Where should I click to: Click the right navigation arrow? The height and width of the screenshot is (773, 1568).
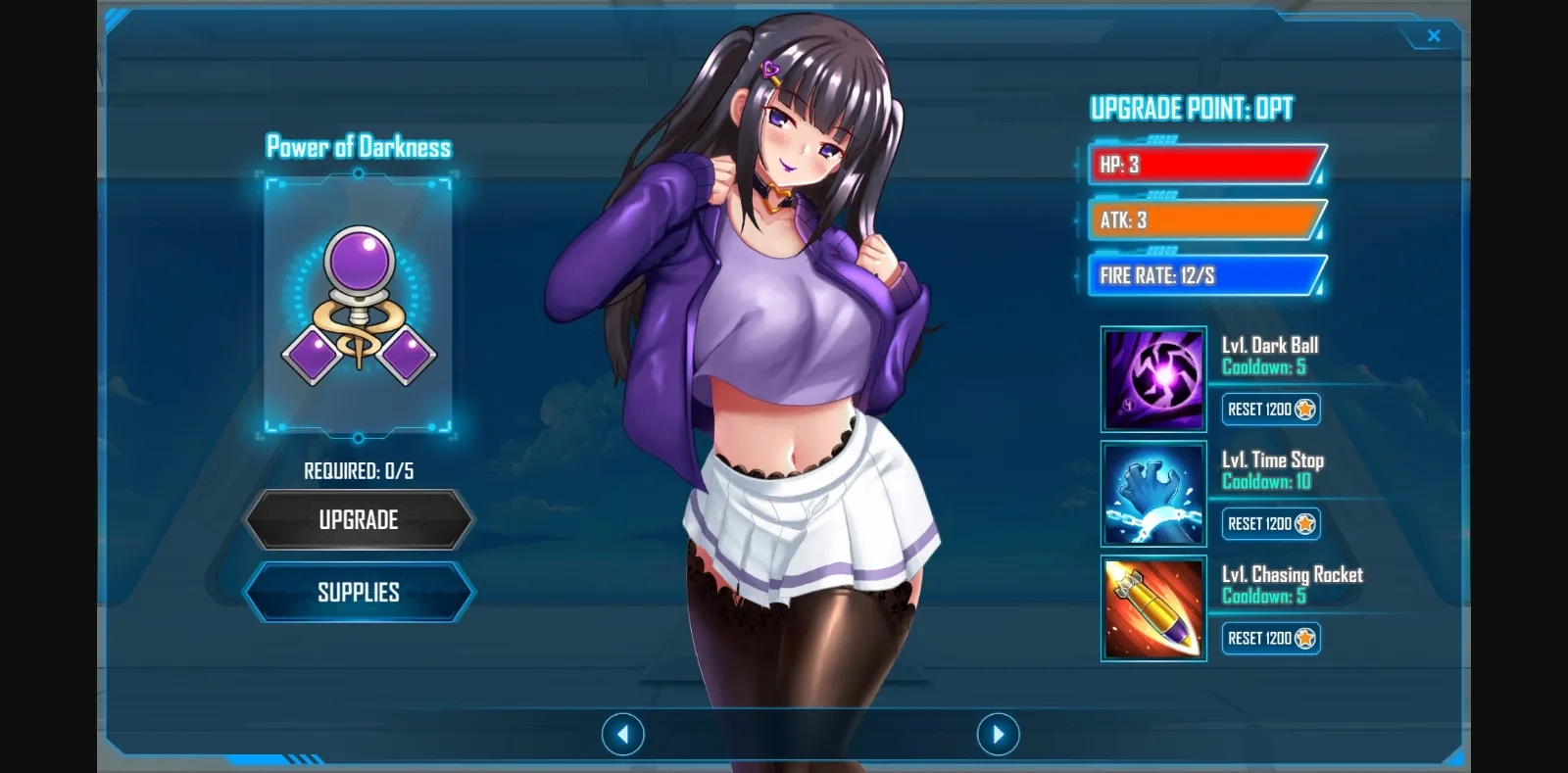point(998,733)
